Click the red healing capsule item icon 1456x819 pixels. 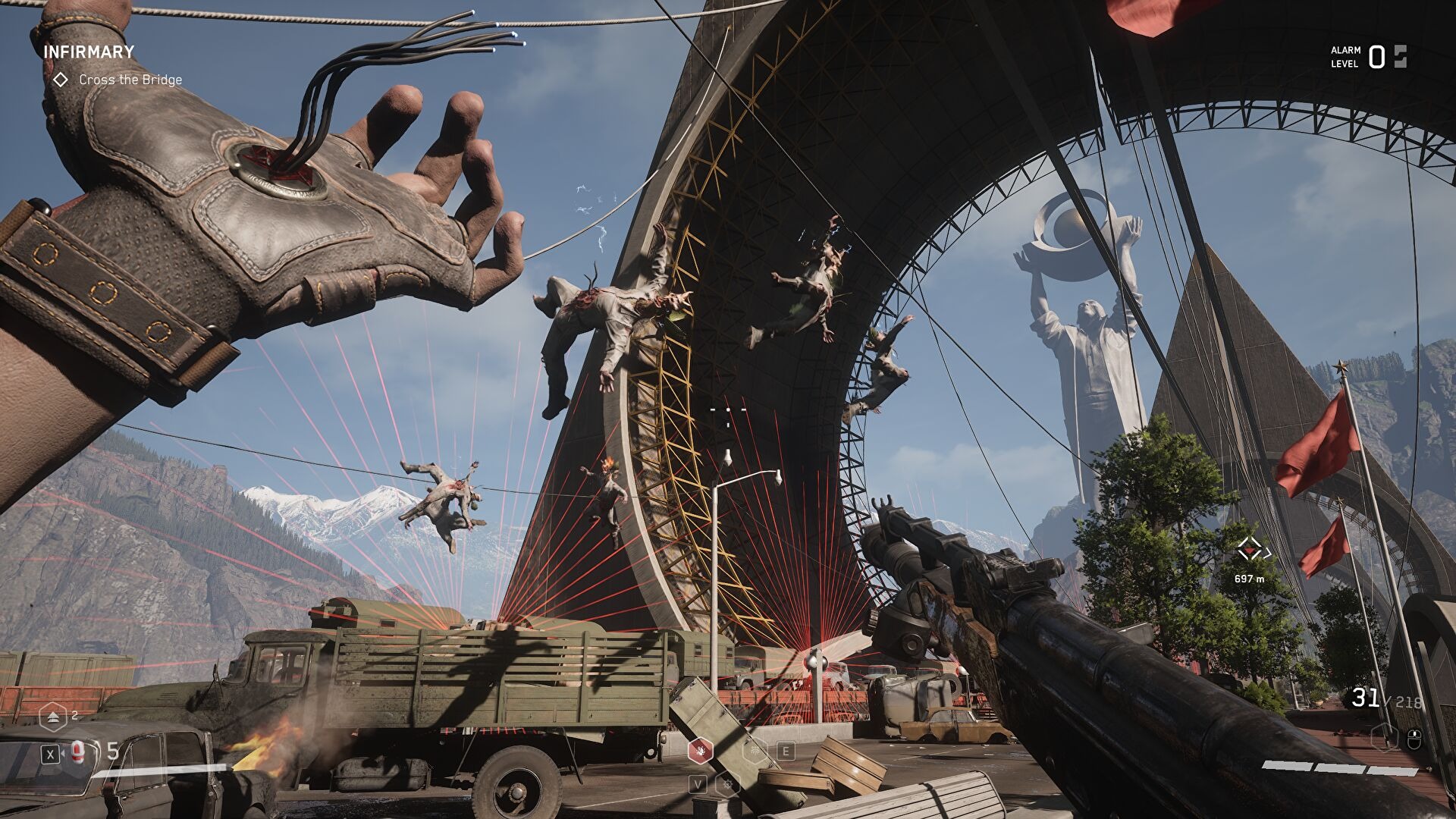[77, 752]
